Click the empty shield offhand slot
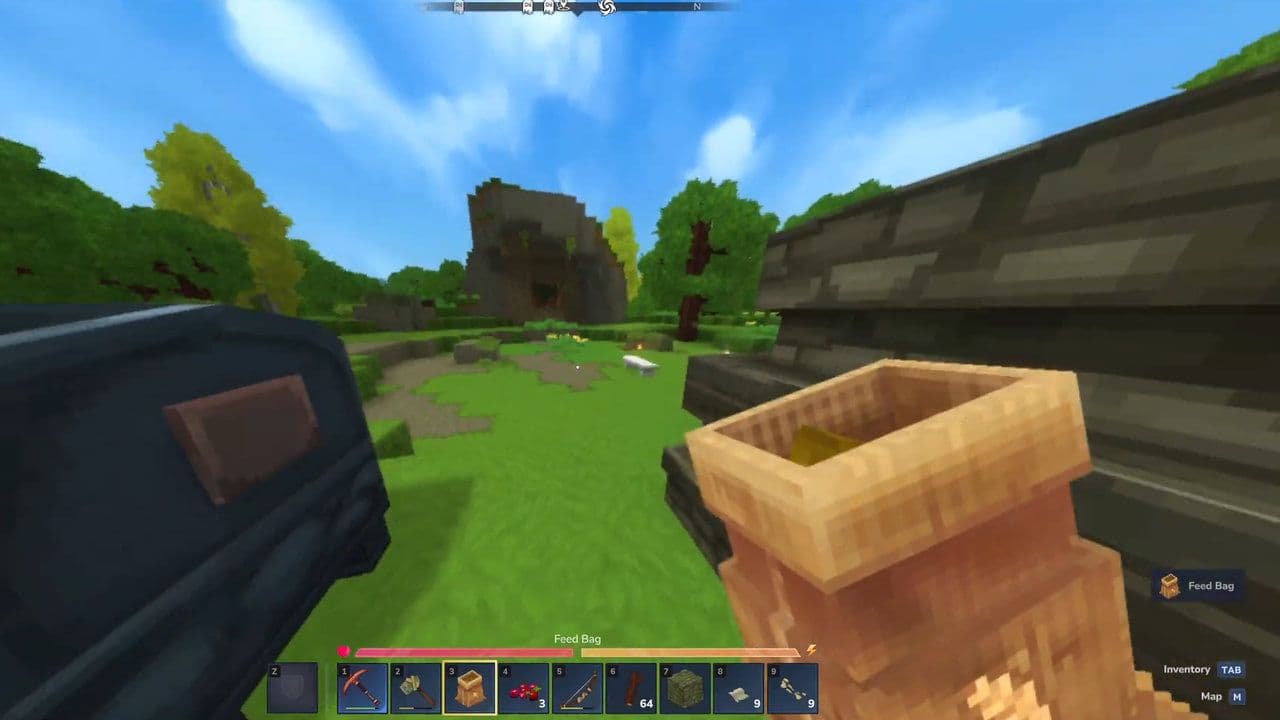The image size is (1280, 720). [x=293, y=688]
